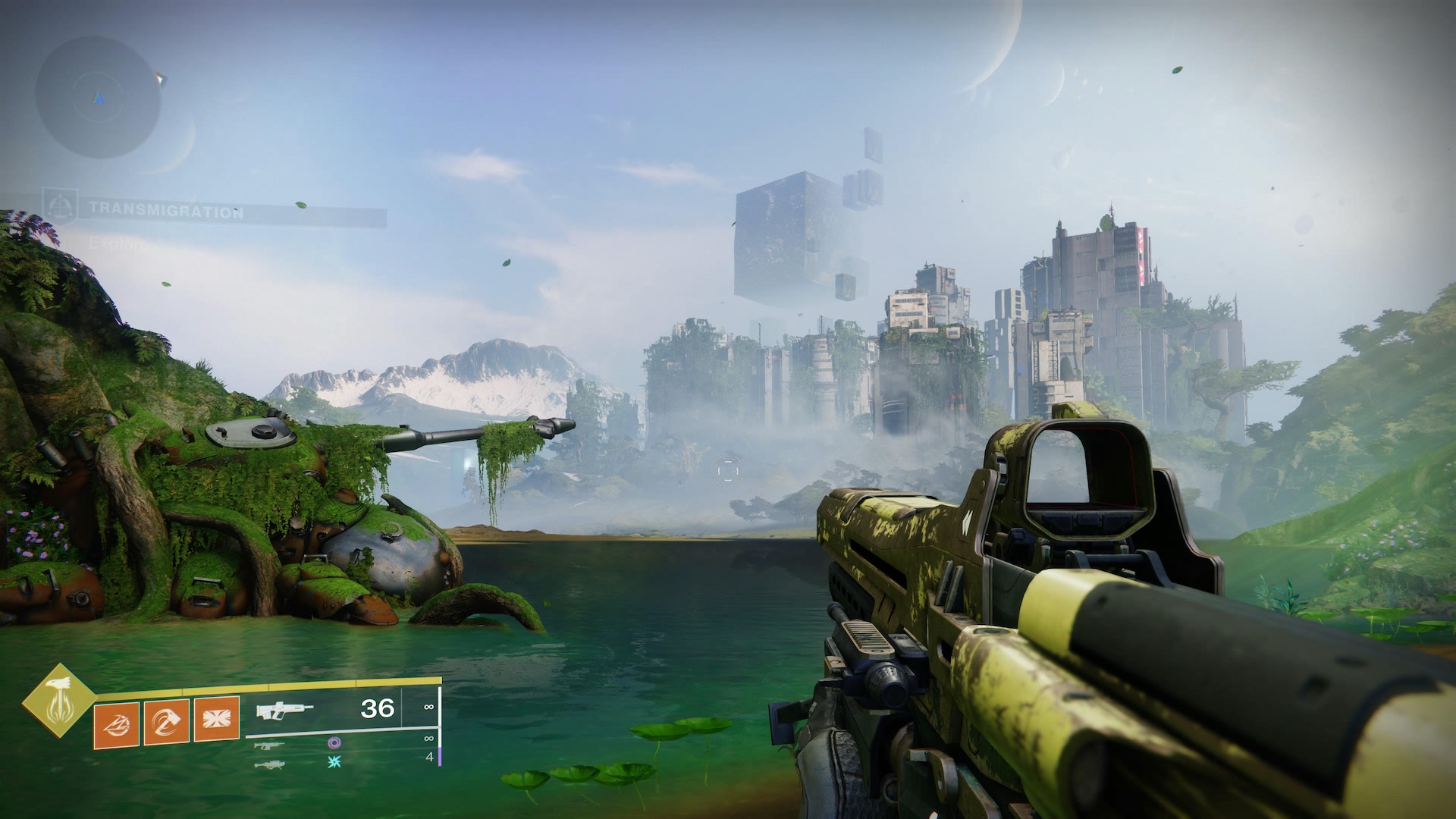
Task: Select the equipped auto rifle weapon icon
Action: pyautogui.click(x=284, y=710)
